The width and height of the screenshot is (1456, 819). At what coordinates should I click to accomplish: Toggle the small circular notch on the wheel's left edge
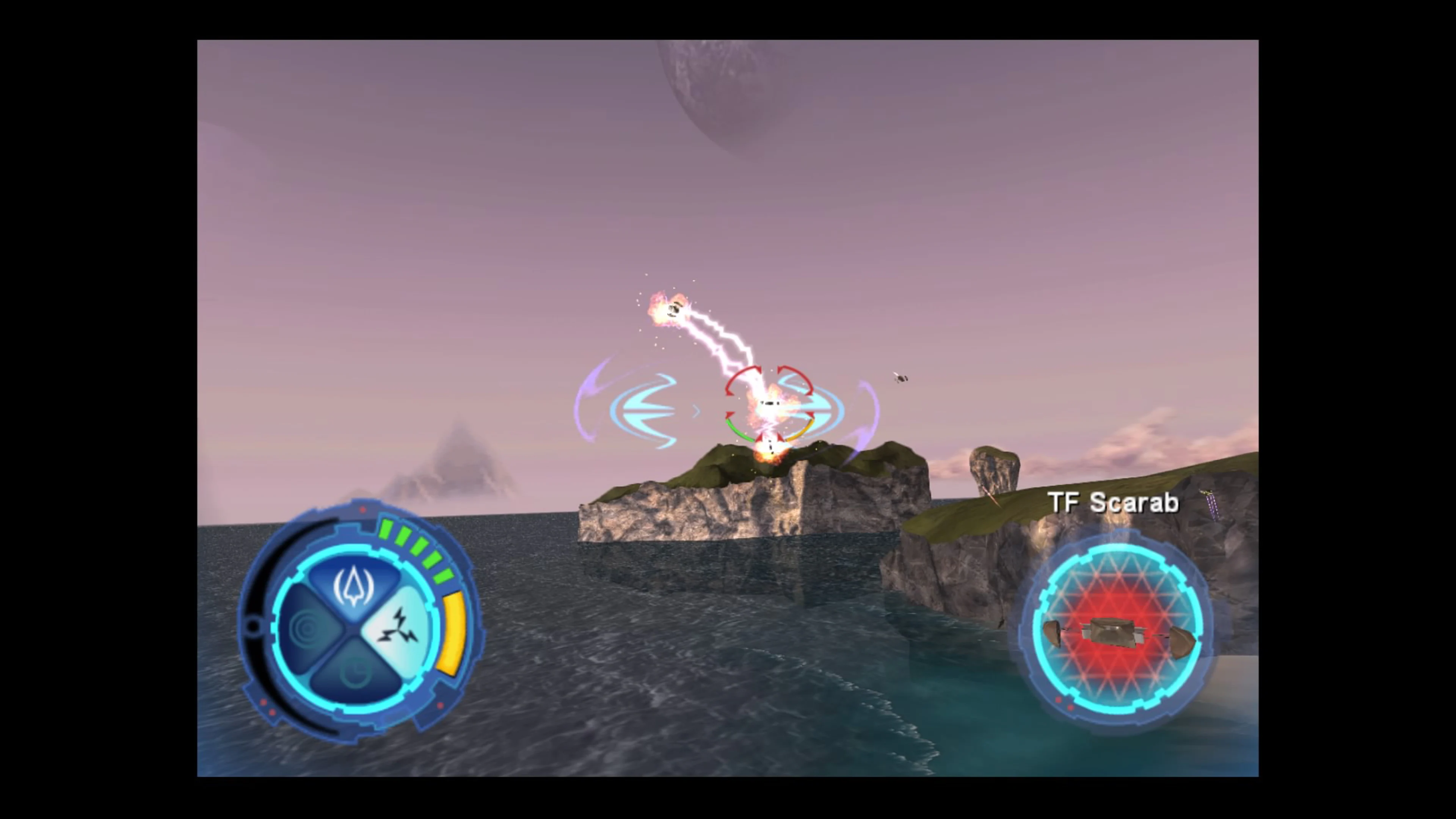point(253,626)
